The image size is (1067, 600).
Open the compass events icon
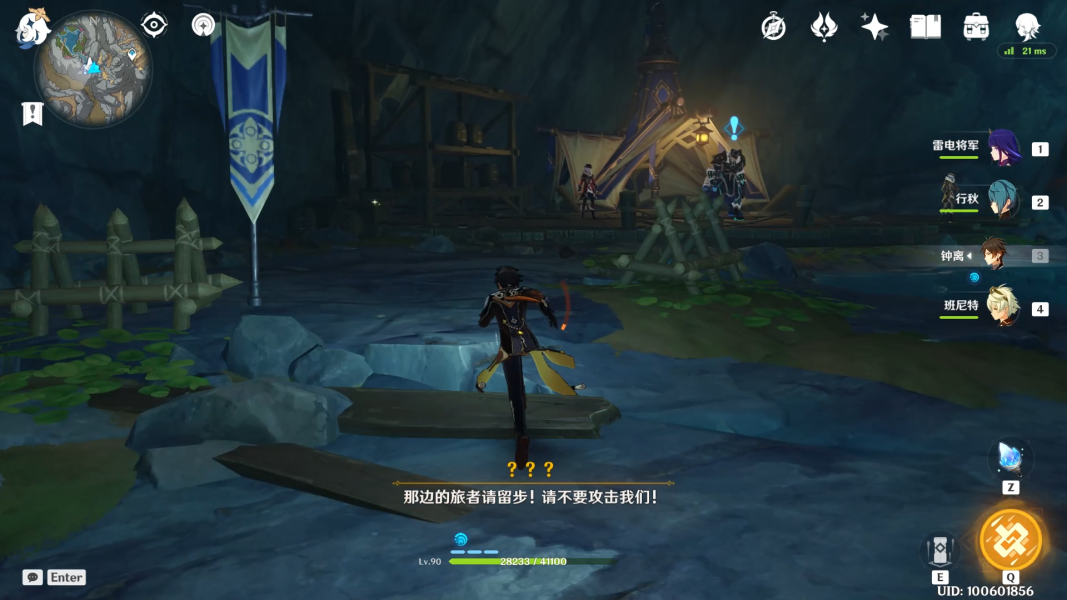(x=773, y=27)
